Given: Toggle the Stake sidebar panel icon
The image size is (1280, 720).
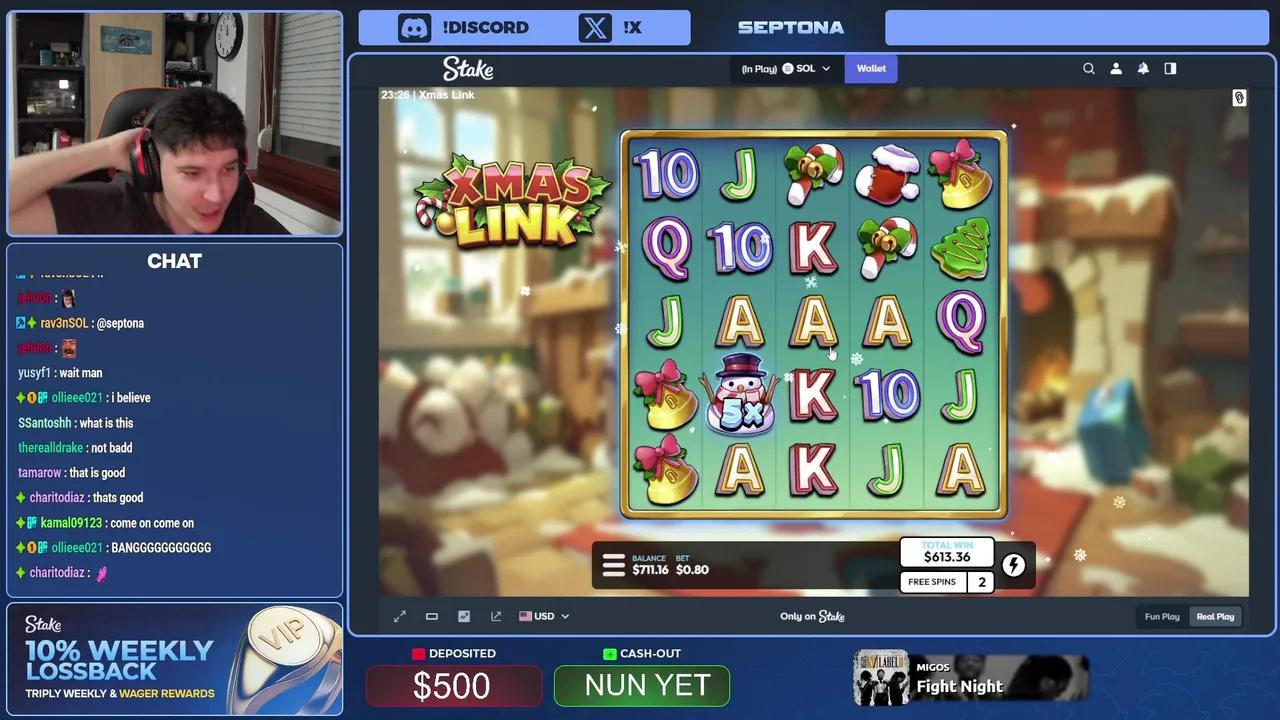Looking at the screenshot, I should [x=1170, y=68].
